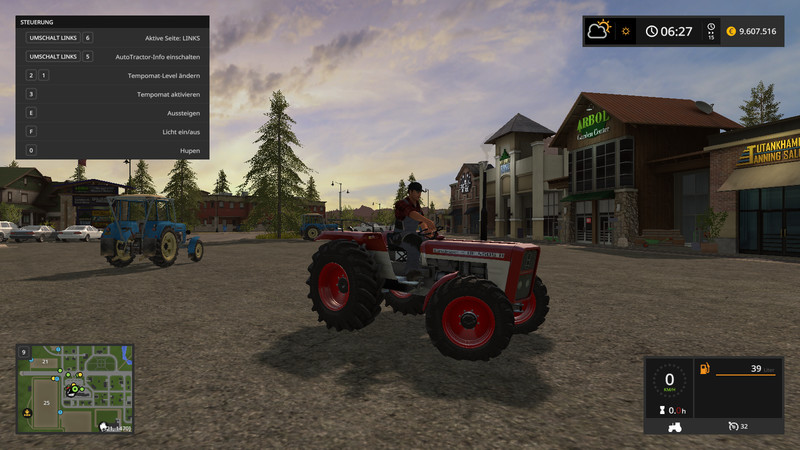The image size is (800, 450).
Task: Select the small sun forecast icon
Action: coord(627,31)
